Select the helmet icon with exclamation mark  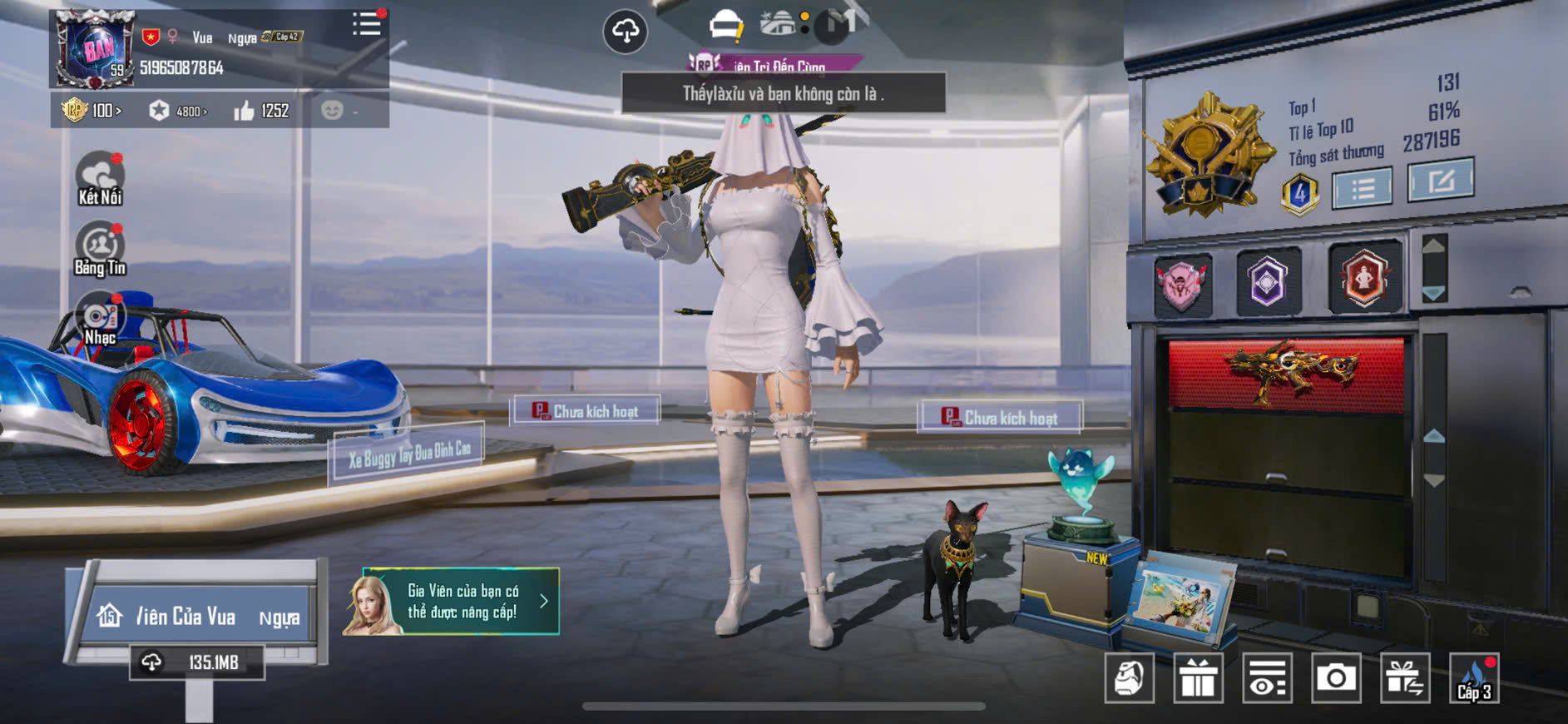[725, 26]
